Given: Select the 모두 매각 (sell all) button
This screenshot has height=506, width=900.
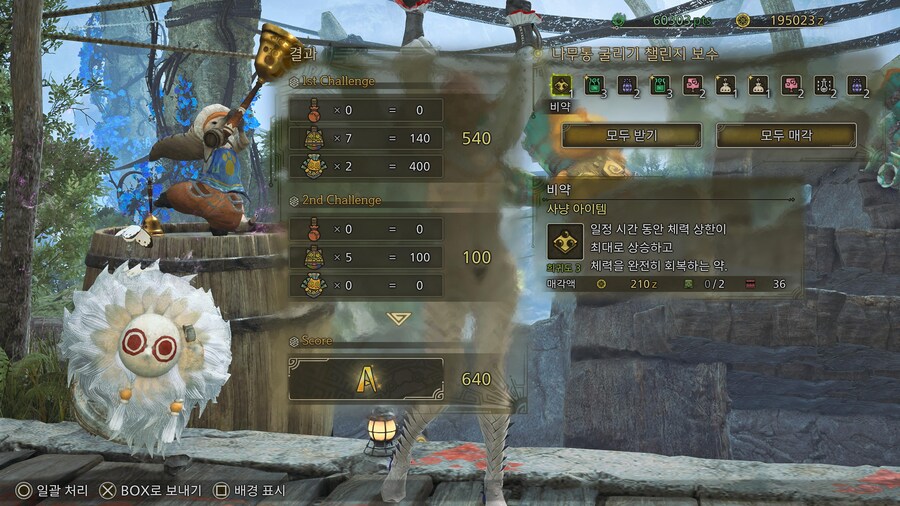Looking at the screenshot, I should pyautogui.click(x=786, y=135).
